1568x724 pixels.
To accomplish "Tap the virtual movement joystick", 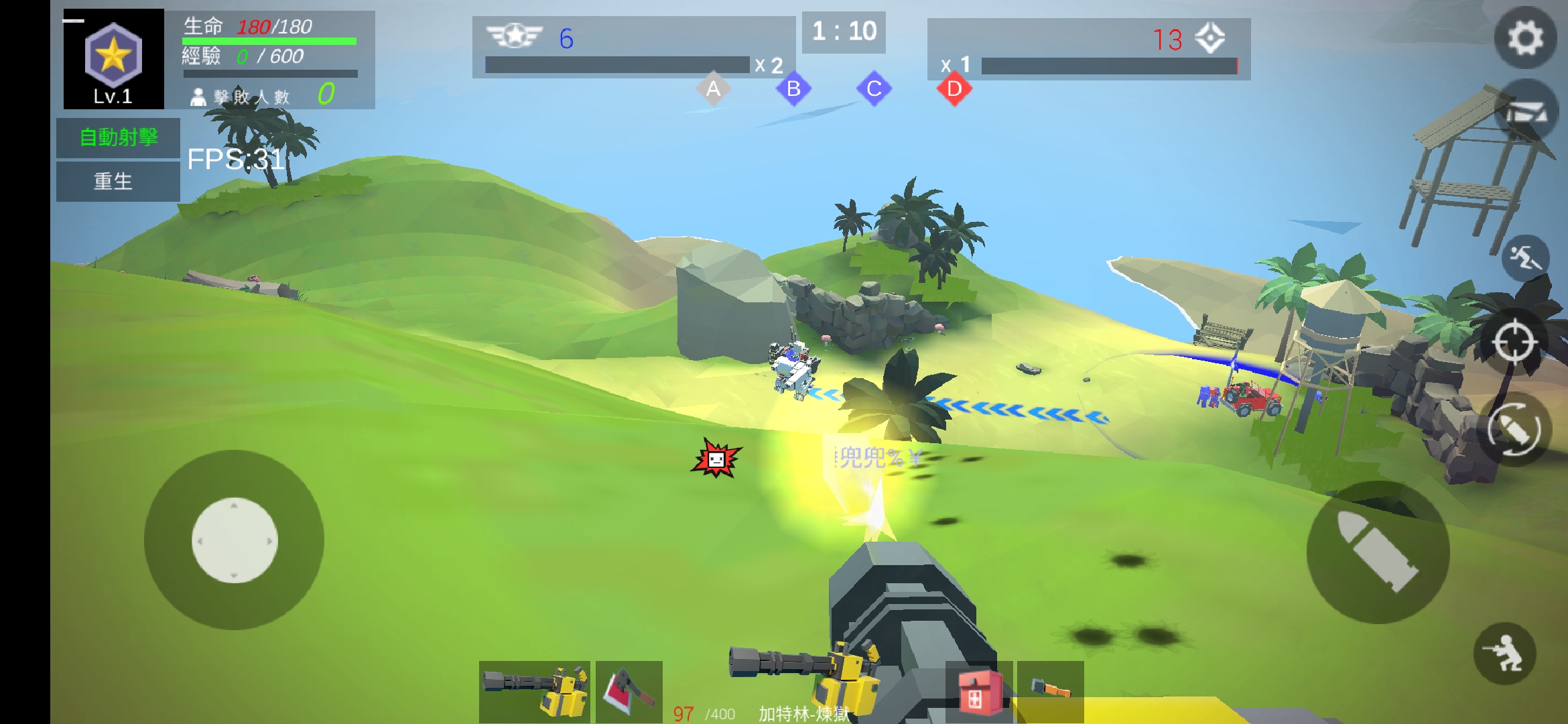I will click(235, 540).
